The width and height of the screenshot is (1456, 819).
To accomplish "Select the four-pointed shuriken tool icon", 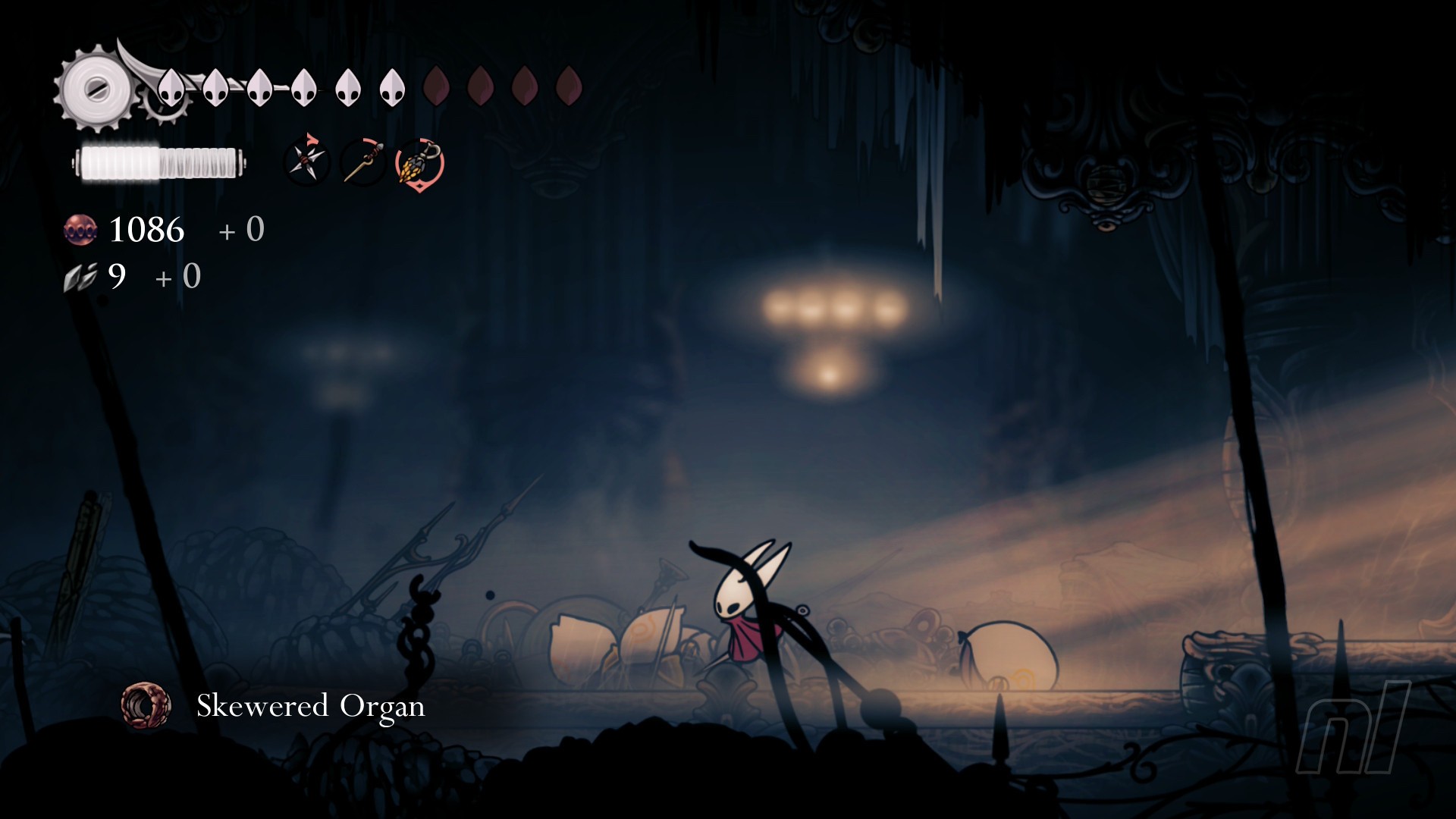I will (306, 161).
